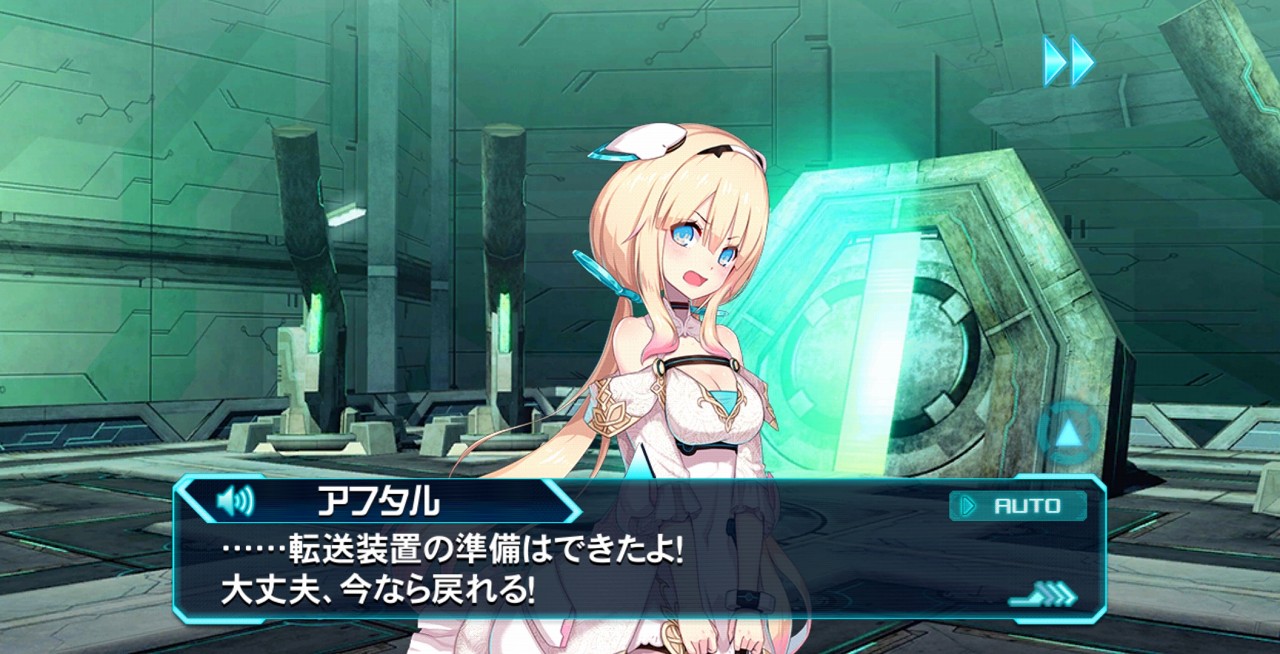The width and height of the screenshot is (1280, 654).
Task: Toggle AUTO dialogue playback
Action: click(x=1017, y=506)
